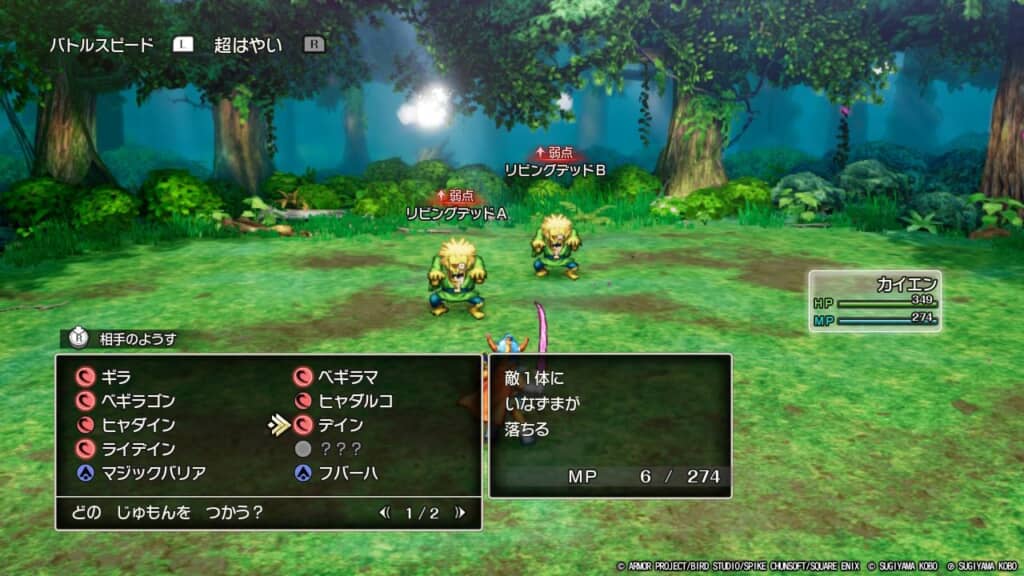Open the 相手のようす enemy info
Viewport: 1024px width, 576px height.
tap(137, 339)
